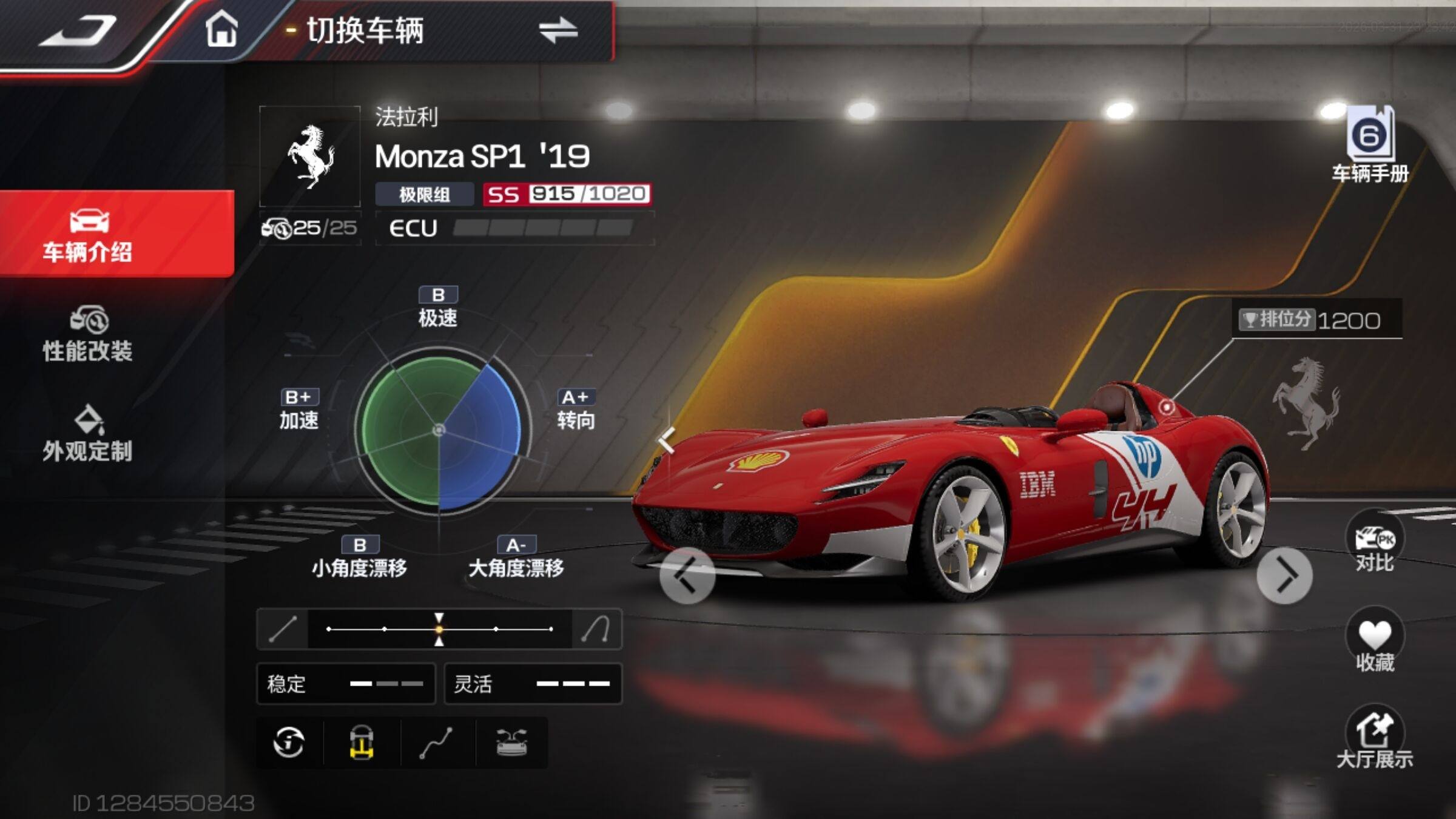Viewport: 1456px width, 819px height.
Task: Select the 稳定 stable handling option
Action: (x=346, y=684)
